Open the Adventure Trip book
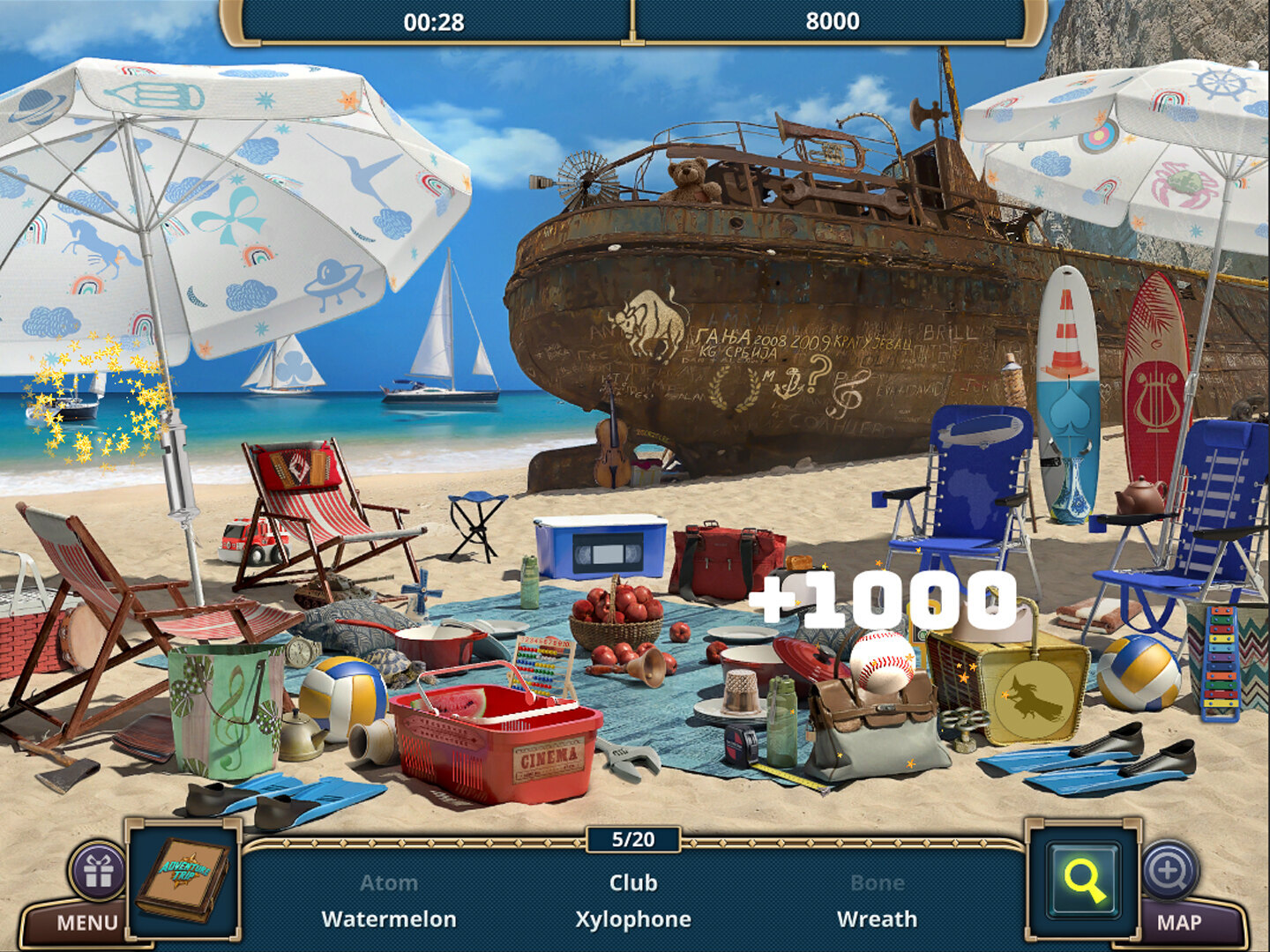The width and height of the screenshot is (1270, 952). coord(183,880)
